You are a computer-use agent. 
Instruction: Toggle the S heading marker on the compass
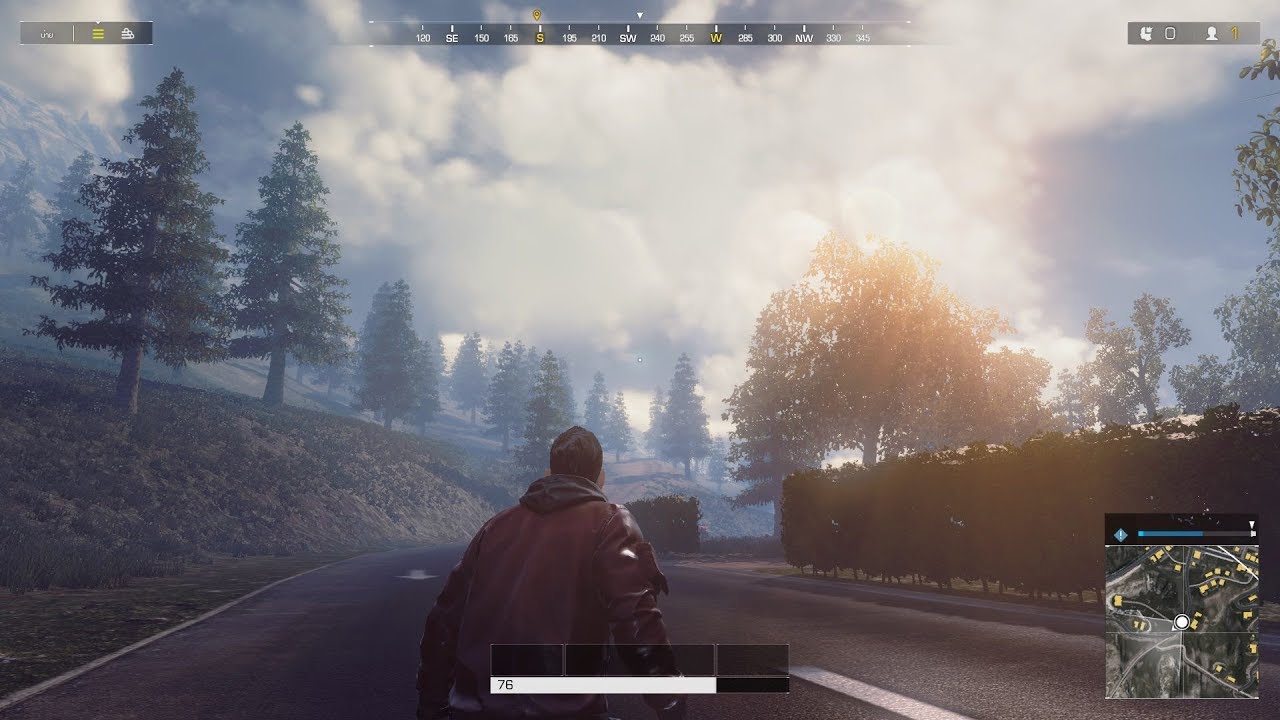[539, 36]
